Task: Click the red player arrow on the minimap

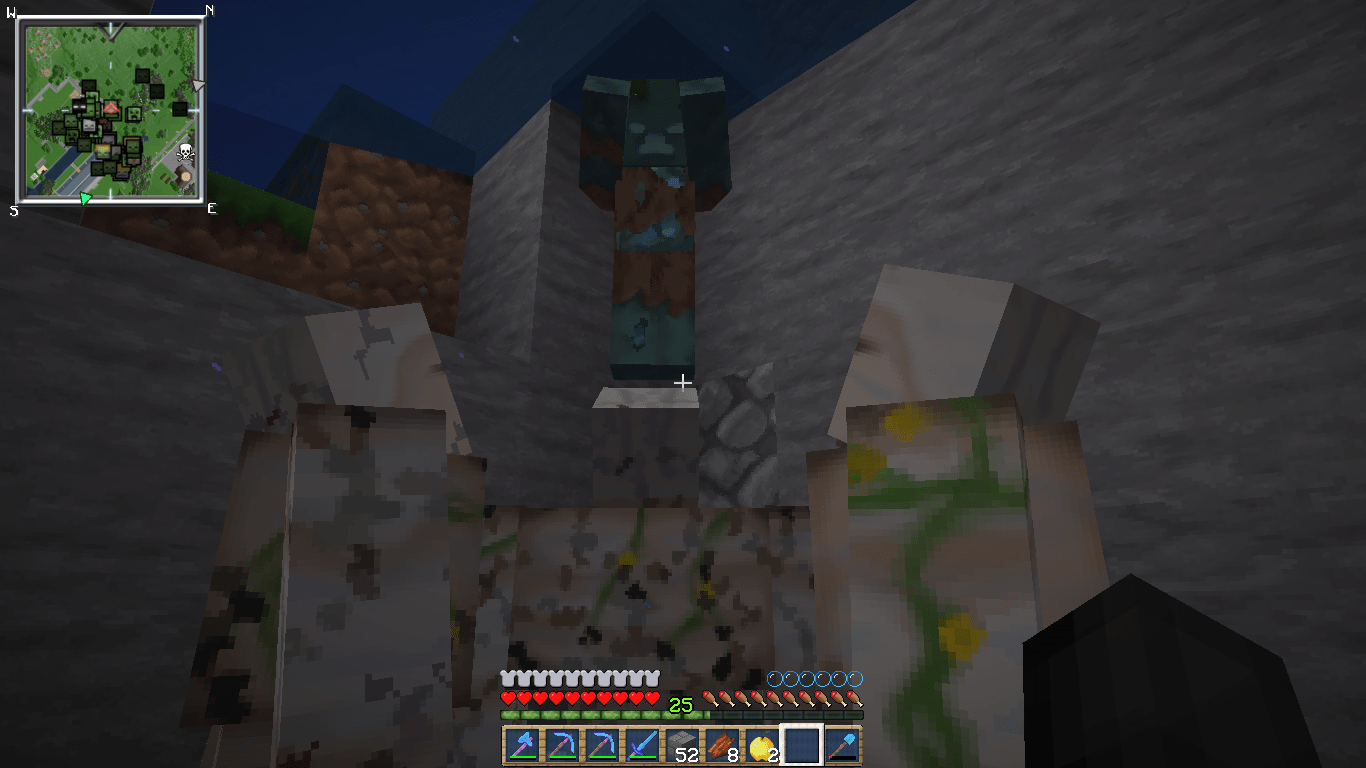Action: 111,108
